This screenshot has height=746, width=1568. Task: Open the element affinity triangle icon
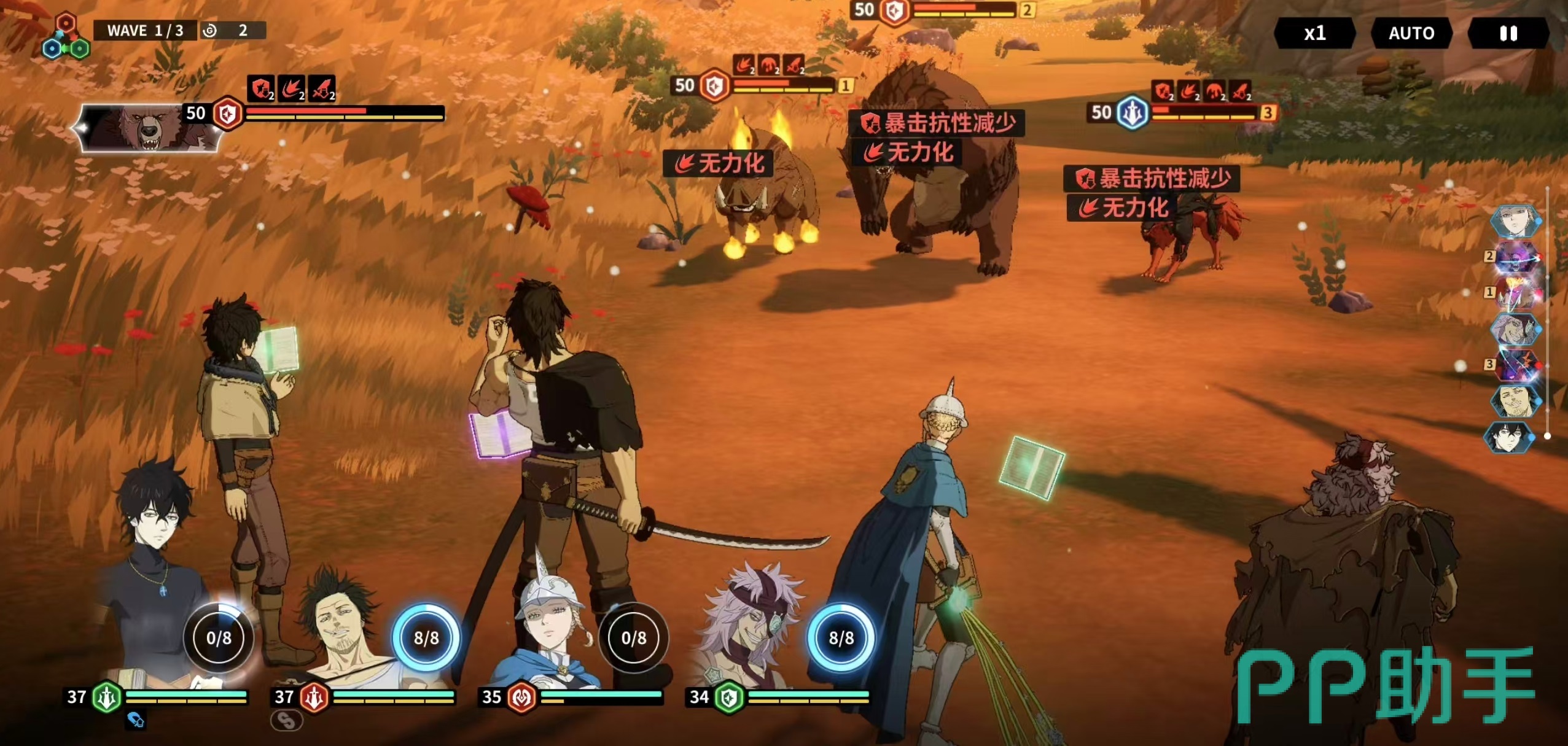pyautogui.click(x=66, y=38)
